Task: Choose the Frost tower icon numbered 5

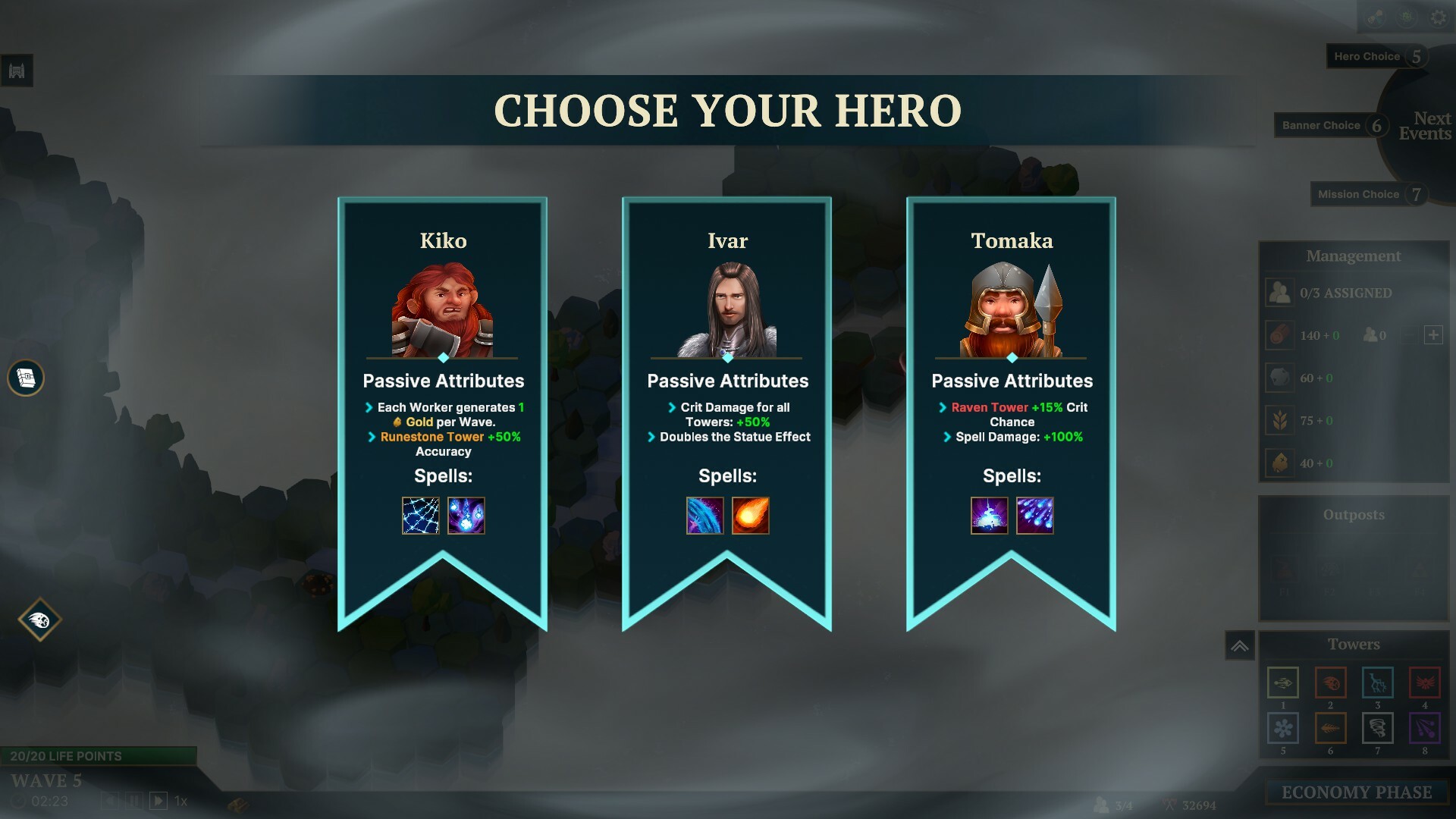Action: coord(1283,728)
